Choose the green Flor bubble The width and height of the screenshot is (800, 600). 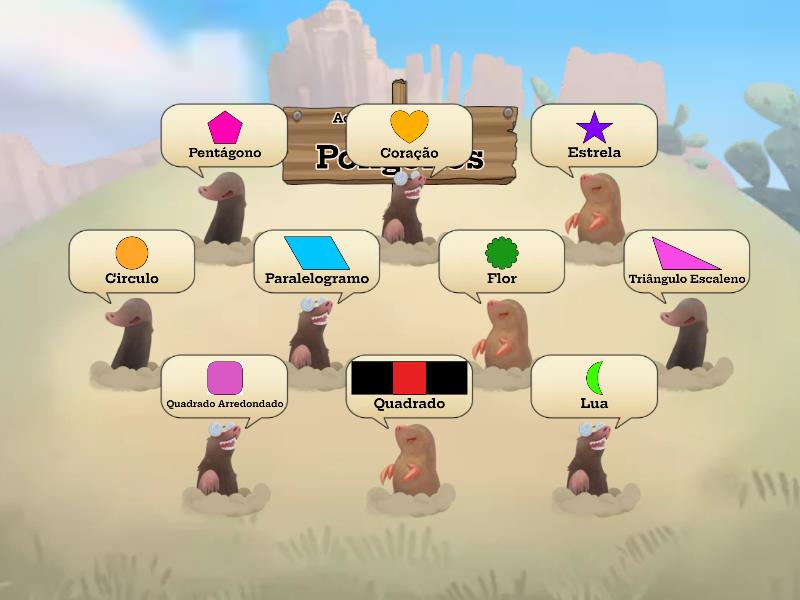point(501,261)
